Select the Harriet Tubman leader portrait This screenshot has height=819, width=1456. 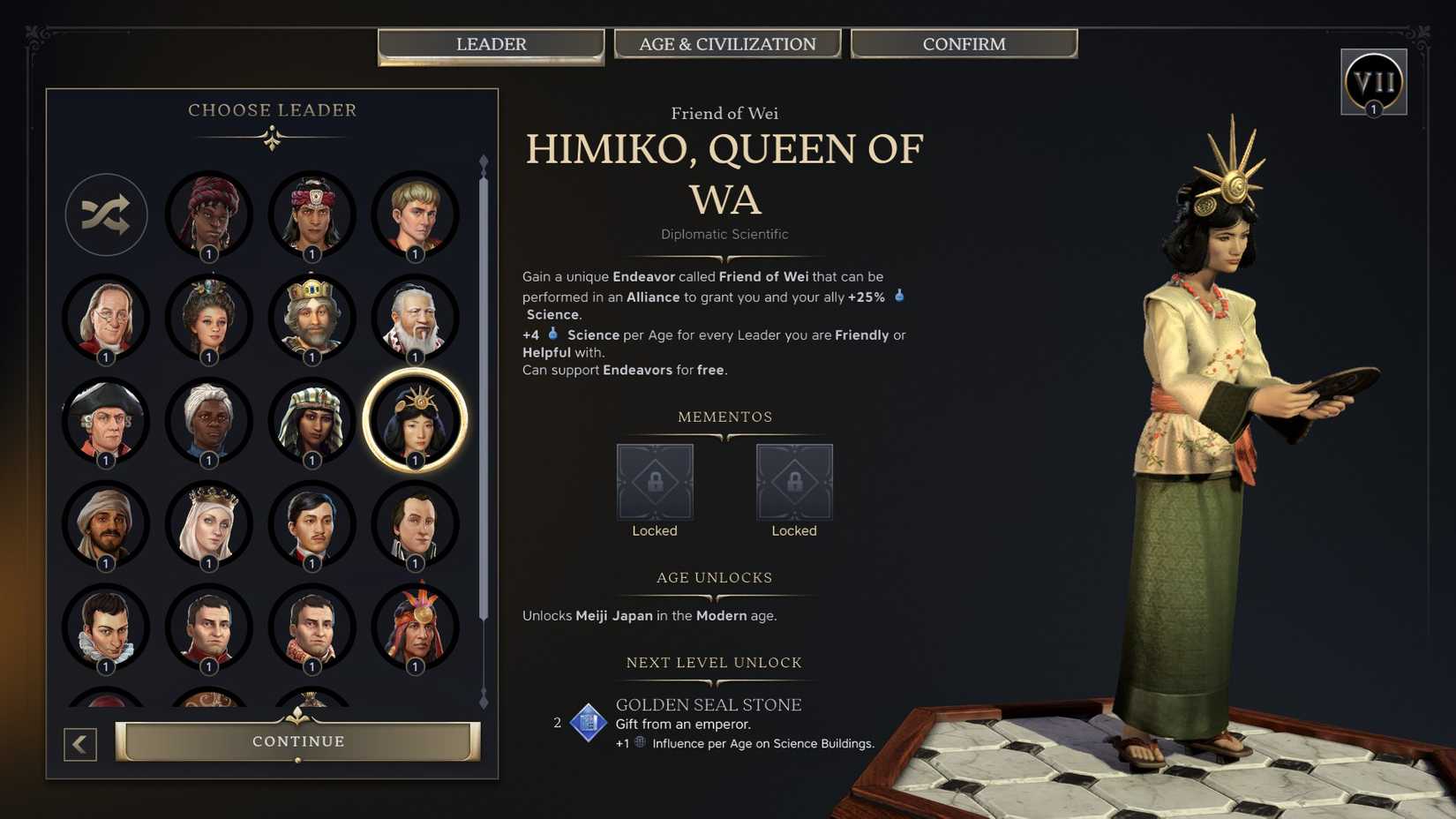click(x=209, y=422)
